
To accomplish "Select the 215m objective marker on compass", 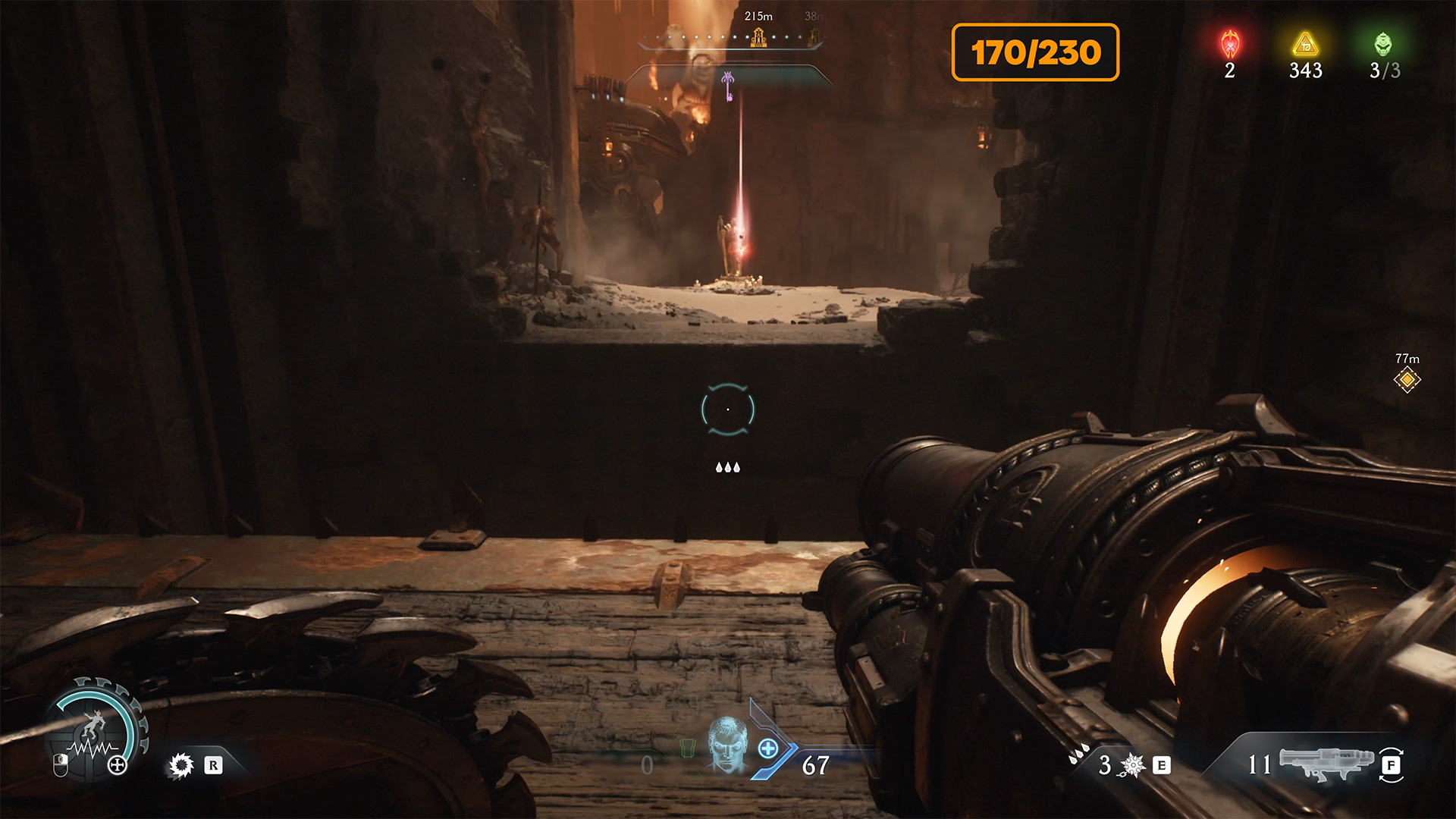I will (x=758, y=36).
